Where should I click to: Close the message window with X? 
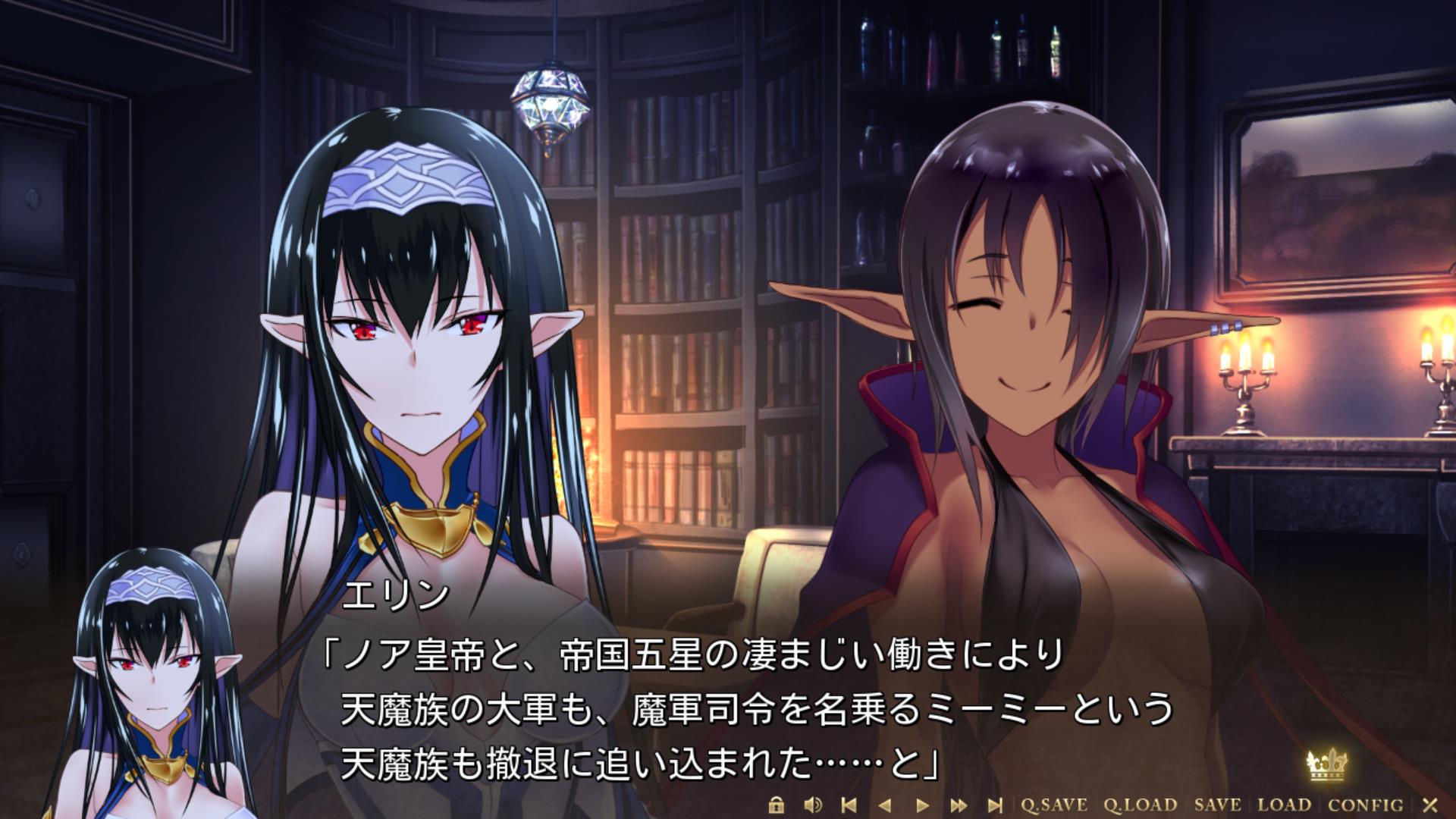pyautogui.click(x=1430, y=805)
